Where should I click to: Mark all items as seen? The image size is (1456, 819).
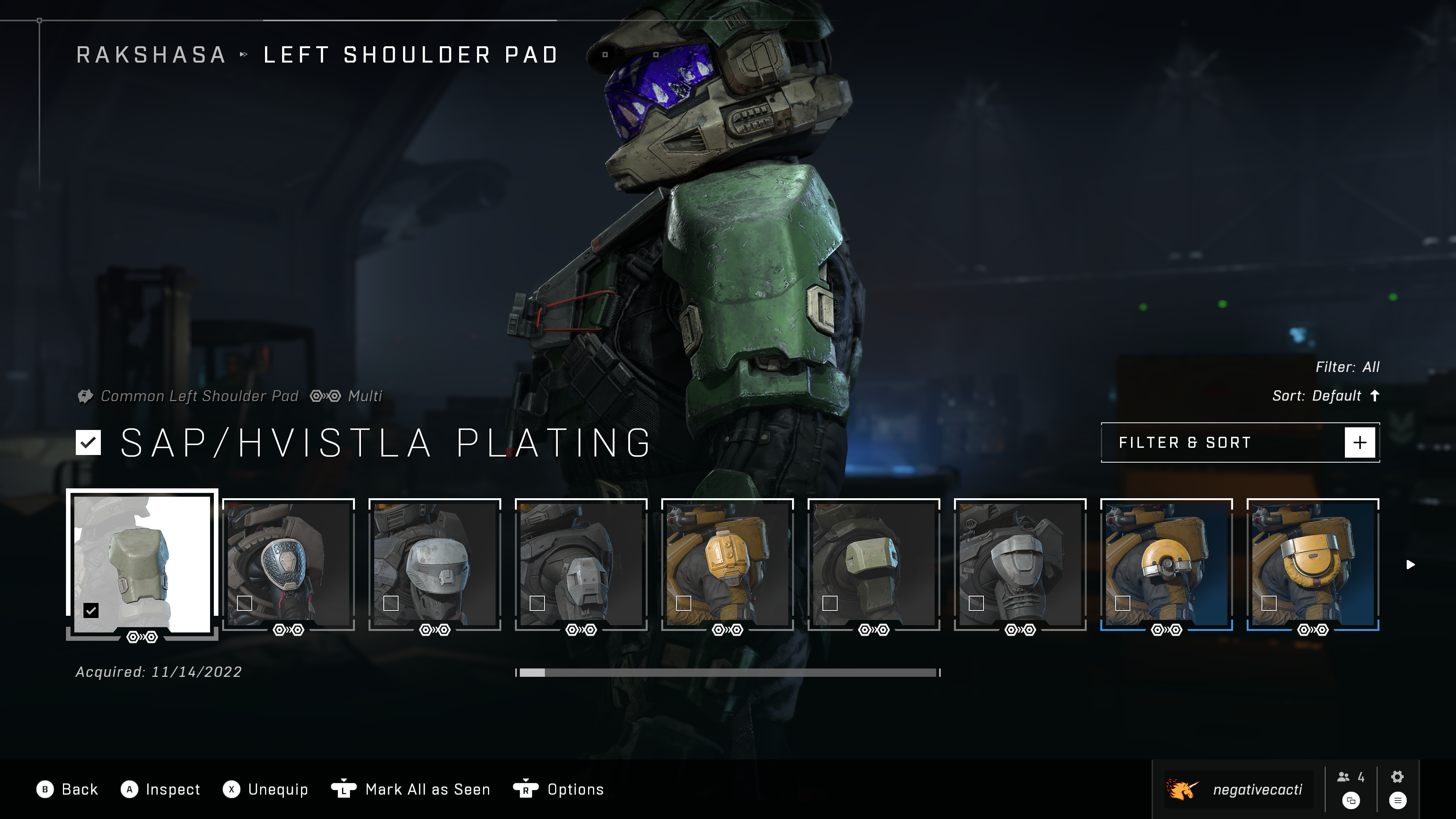click(411, 789)
